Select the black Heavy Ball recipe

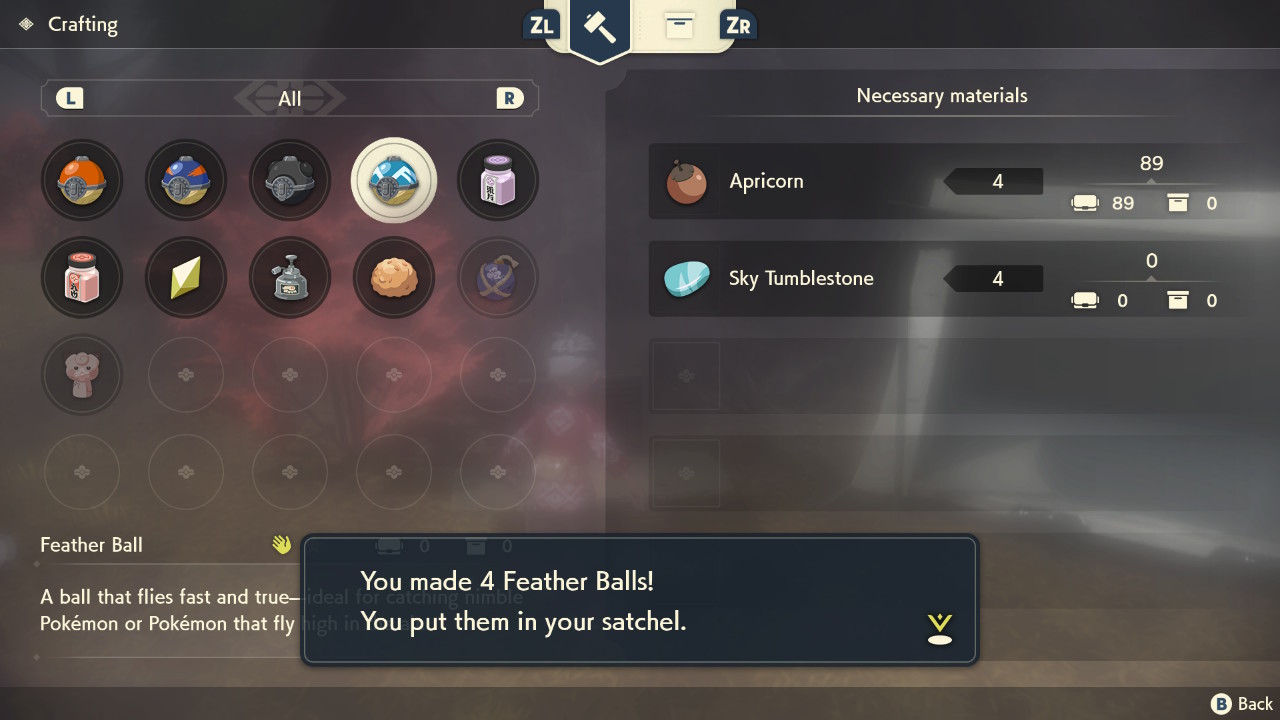pos(290,181)
